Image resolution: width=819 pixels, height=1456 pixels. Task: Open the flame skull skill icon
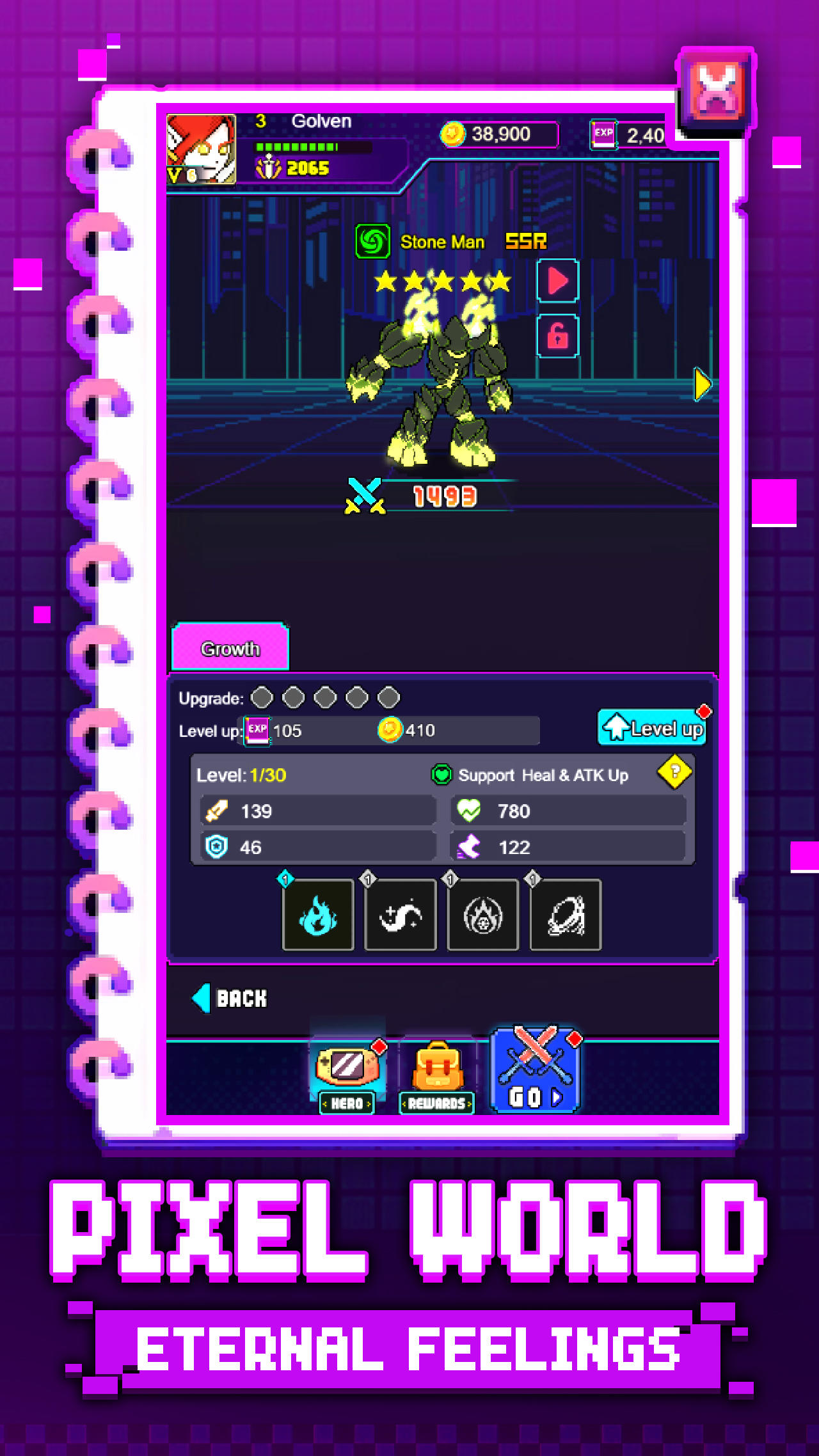click(x=483, y=915)
